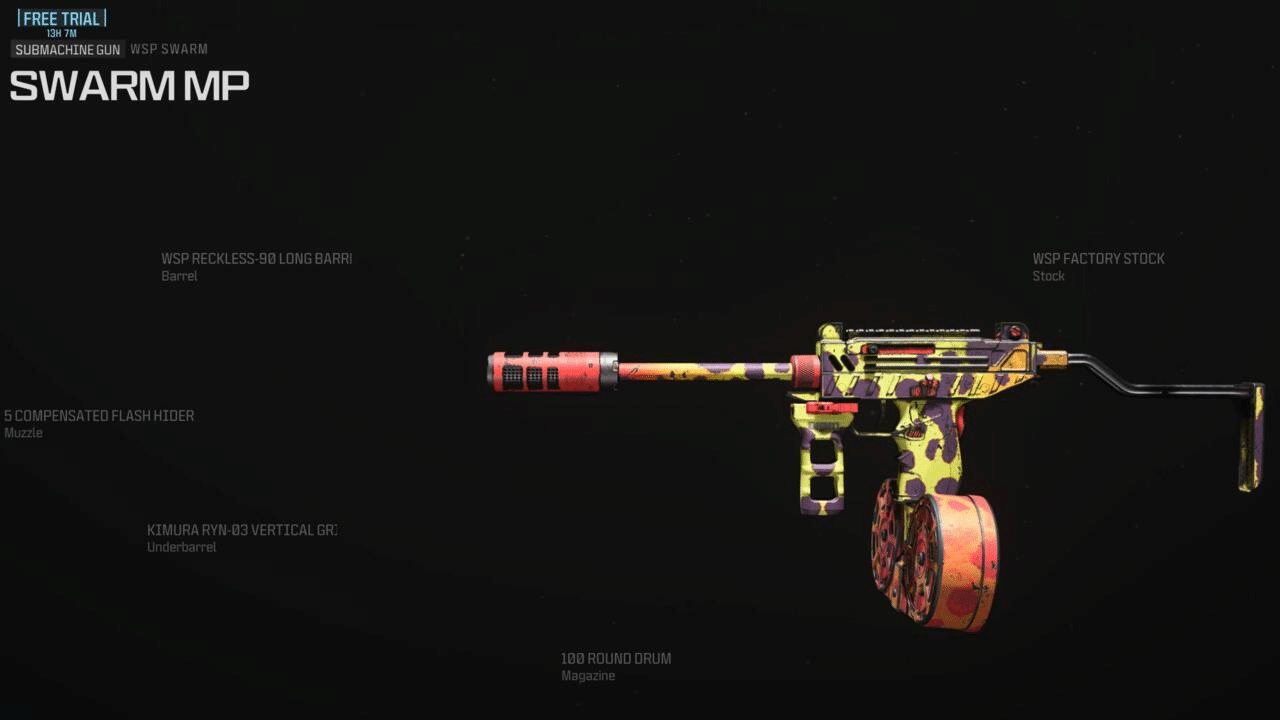Open the Muzzle slot with Compensated Flash Hider
Viewport: 1280px width, 720px height.
pos(97,415)
